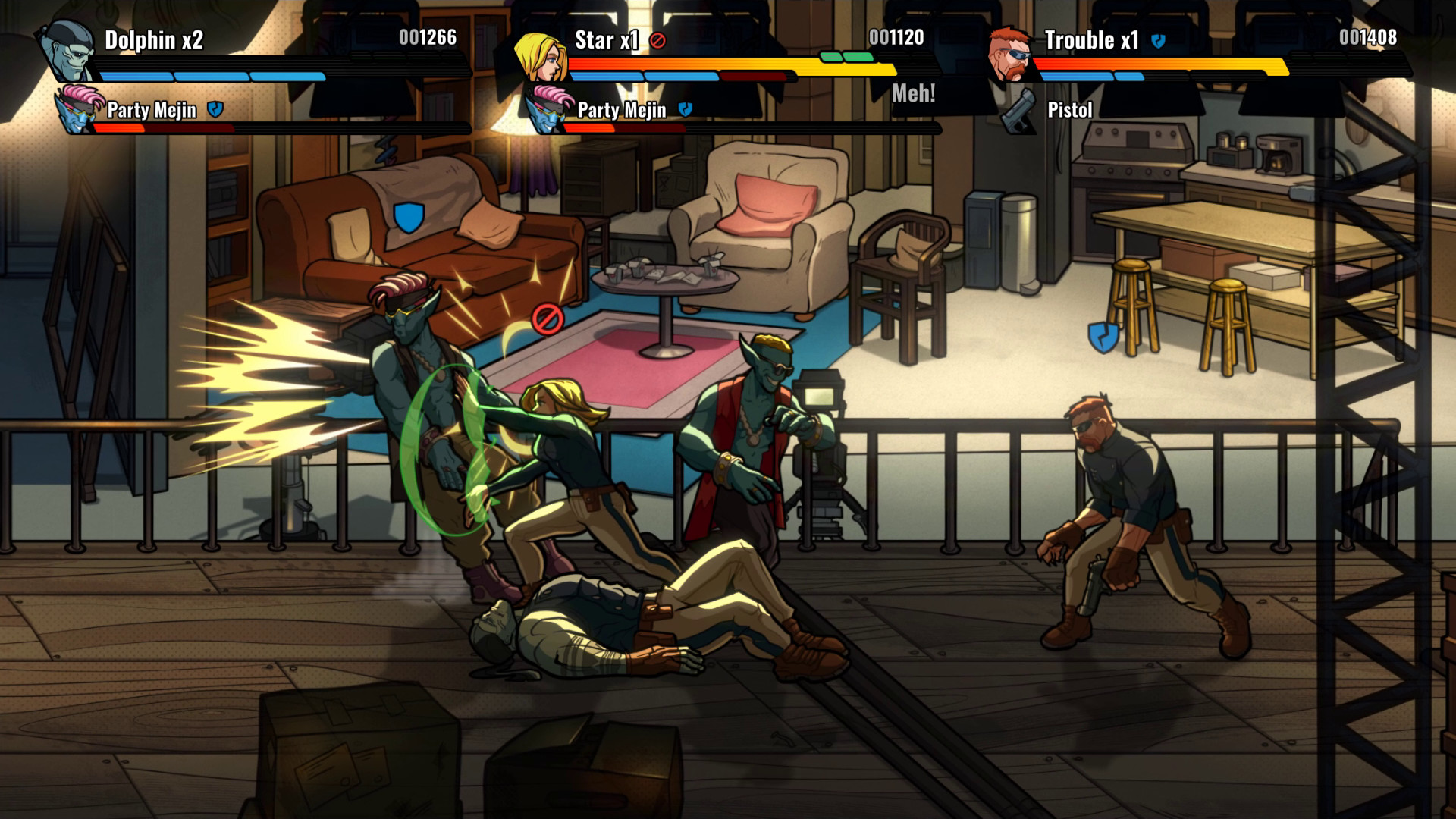Toggle the shield badge beside Party Mejin's name
This screenshot has width=1456, height=819.
pyautogui.click(x=217, y=109)
